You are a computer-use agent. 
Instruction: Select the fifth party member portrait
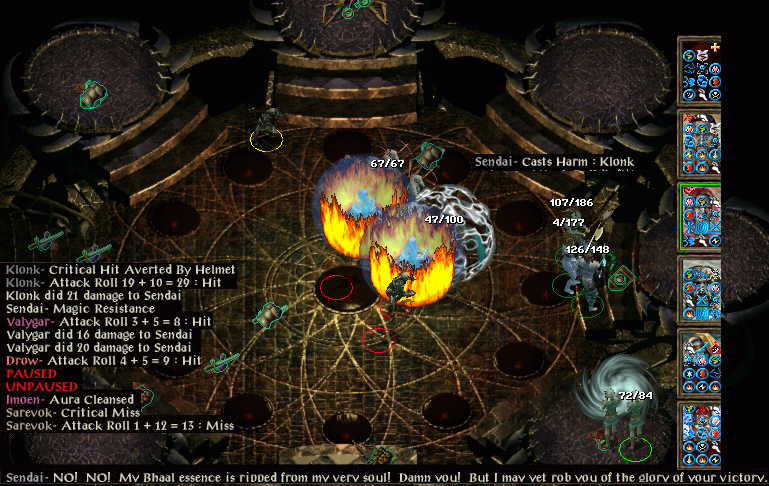point(700,362)
